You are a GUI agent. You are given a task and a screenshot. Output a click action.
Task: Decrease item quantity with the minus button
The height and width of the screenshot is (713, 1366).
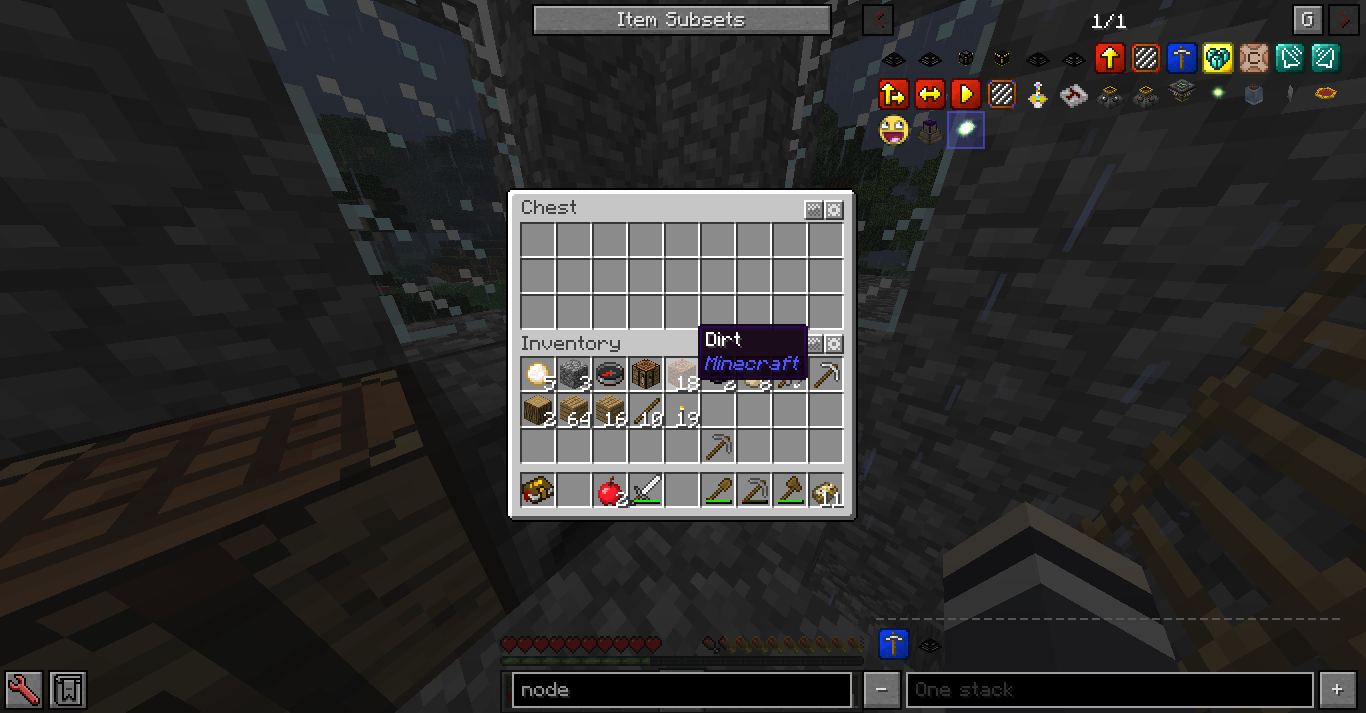coord(881,690)
